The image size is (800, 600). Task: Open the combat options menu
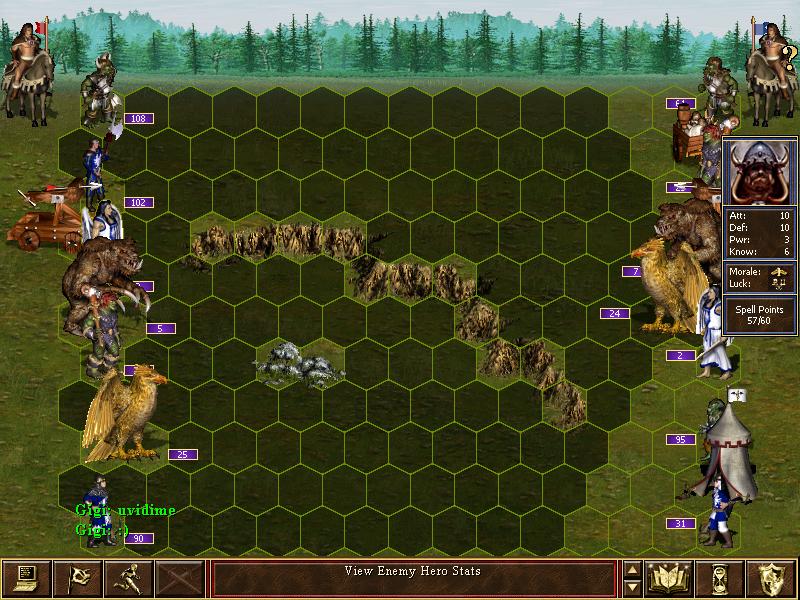pos(25,577)
